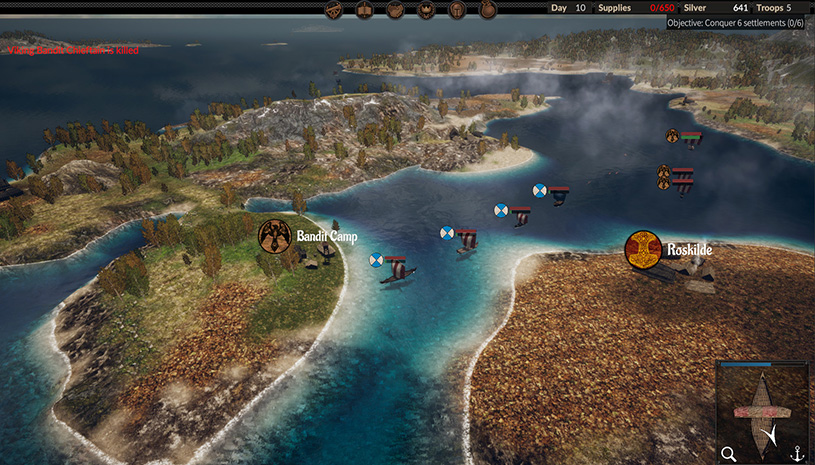The width and height of the screenshot is (815, 465).
Task: Click the longship panel image
Action: click(x=763, y=408)
